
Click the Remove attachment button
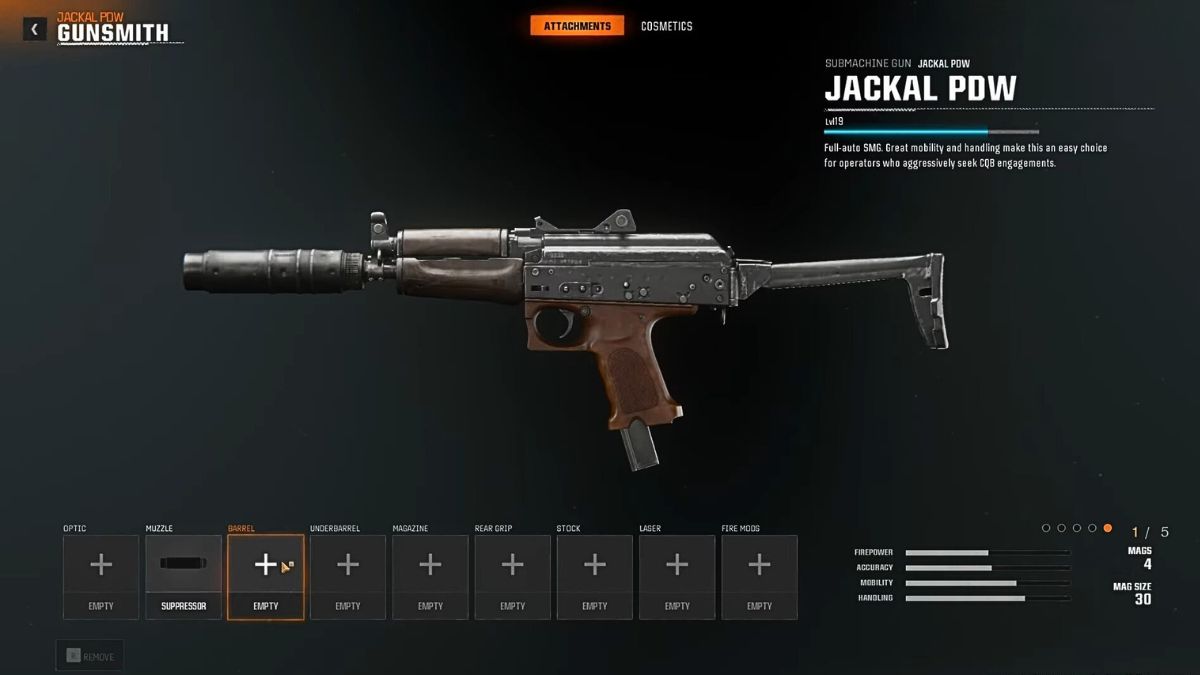tap(90, 656)
